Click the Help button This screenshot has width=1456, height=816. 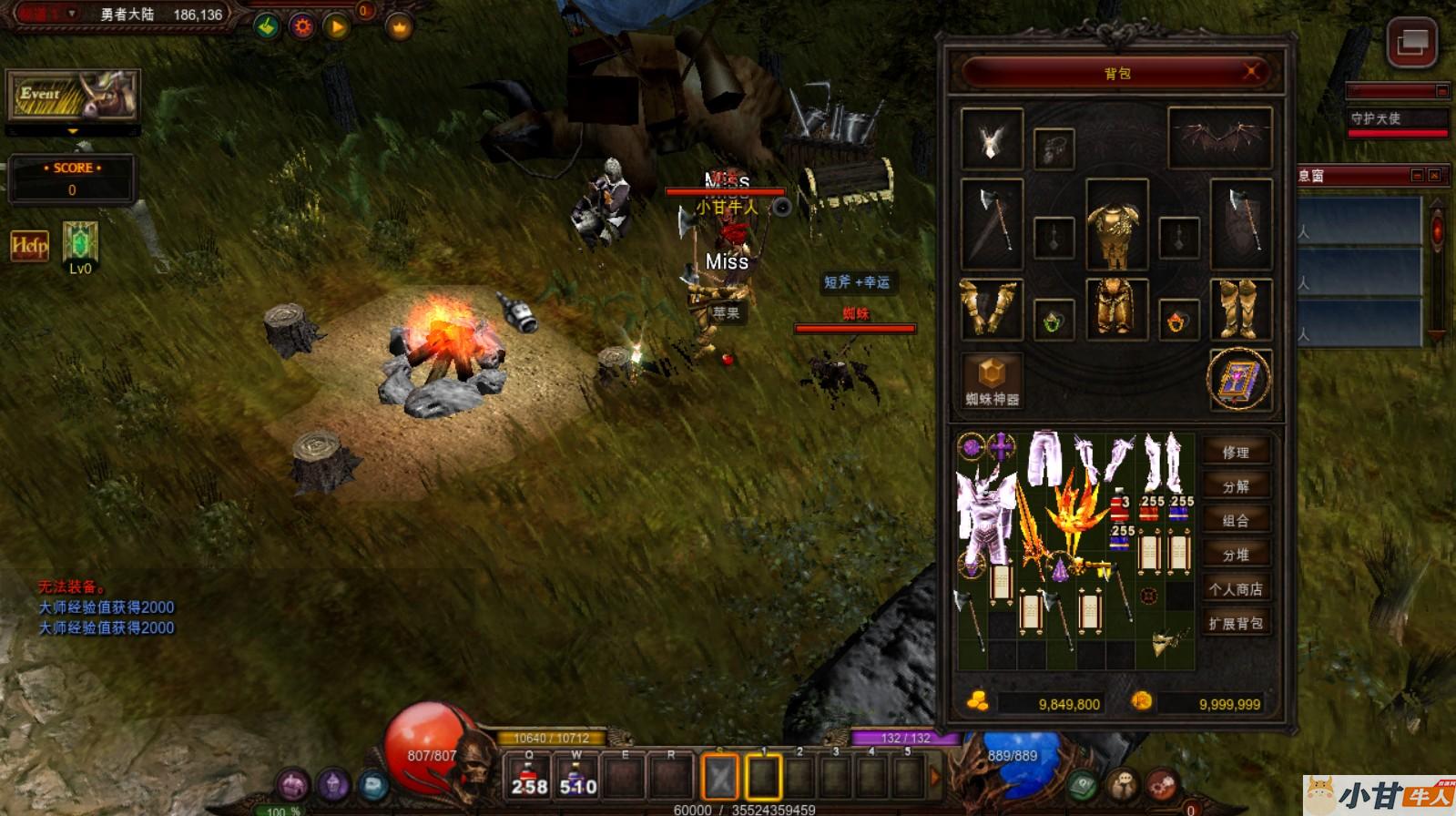(29, 245)
